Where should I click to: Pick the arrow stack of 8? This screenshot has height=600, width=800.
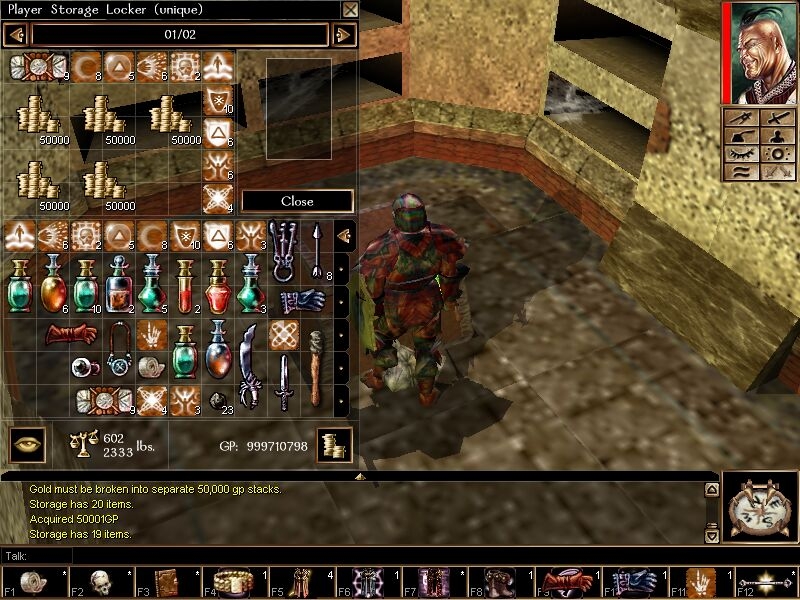click(x=316, y=251)
